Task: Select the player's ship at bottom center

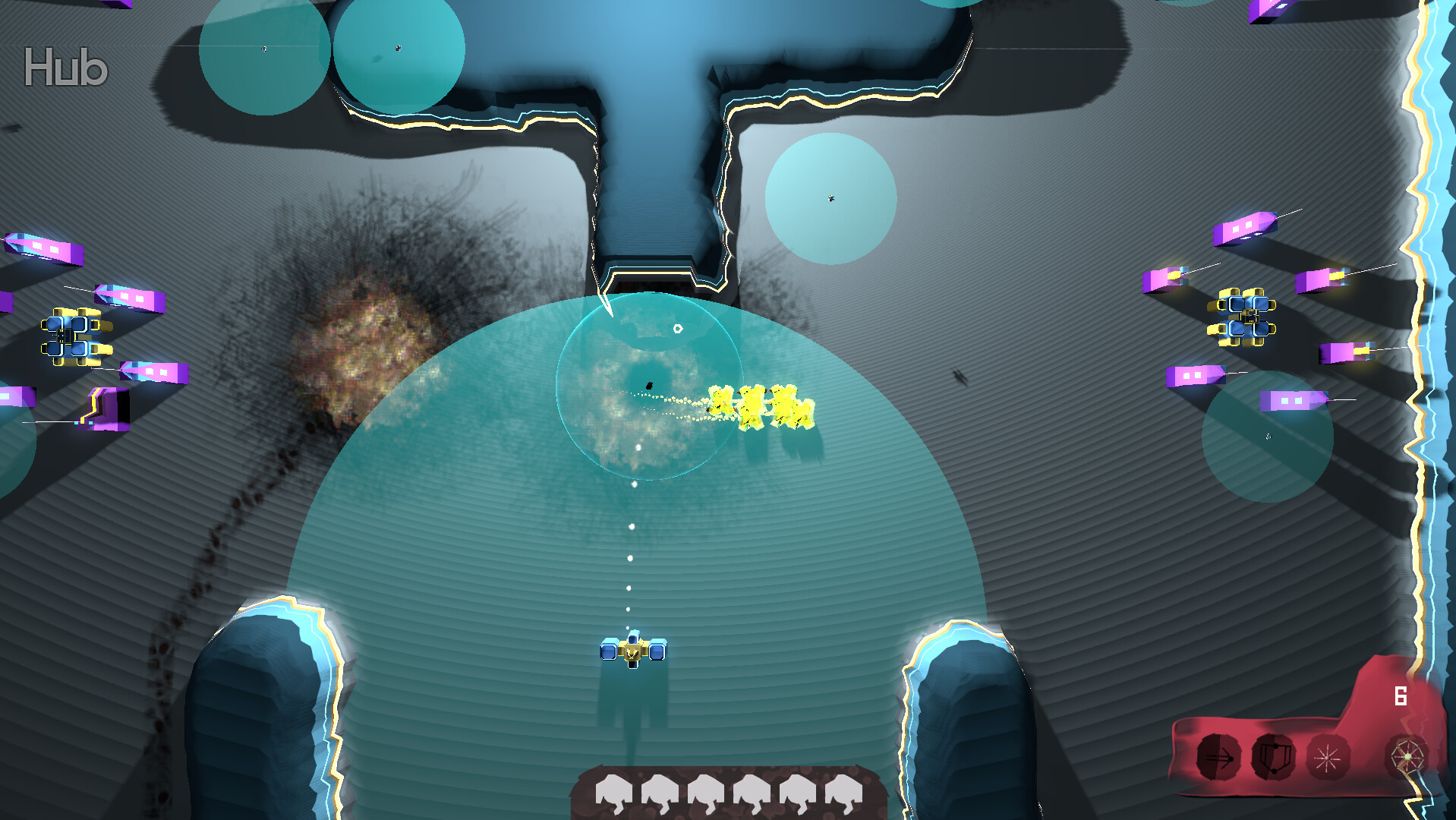Action: pos(632,651)
